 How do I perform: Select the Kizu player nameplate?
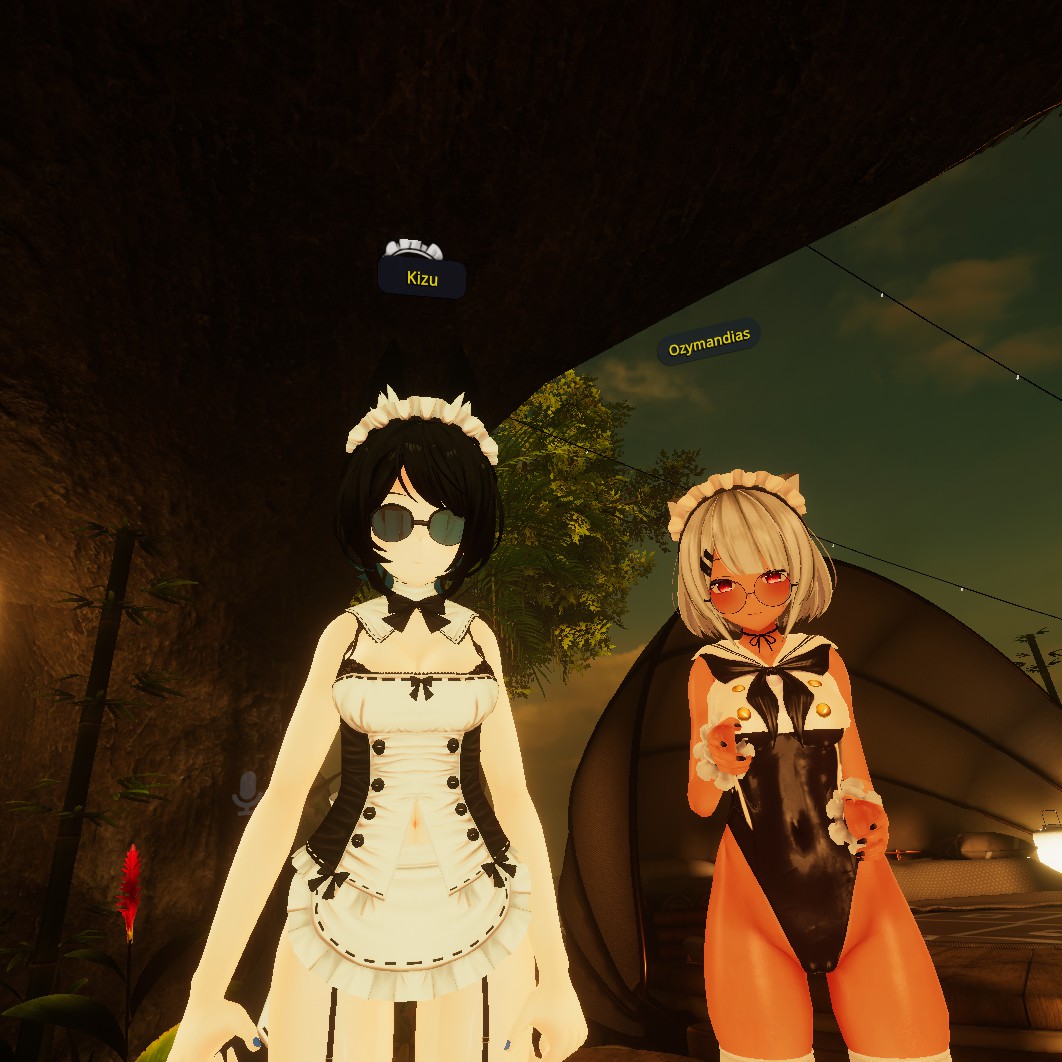click(422, 278)
